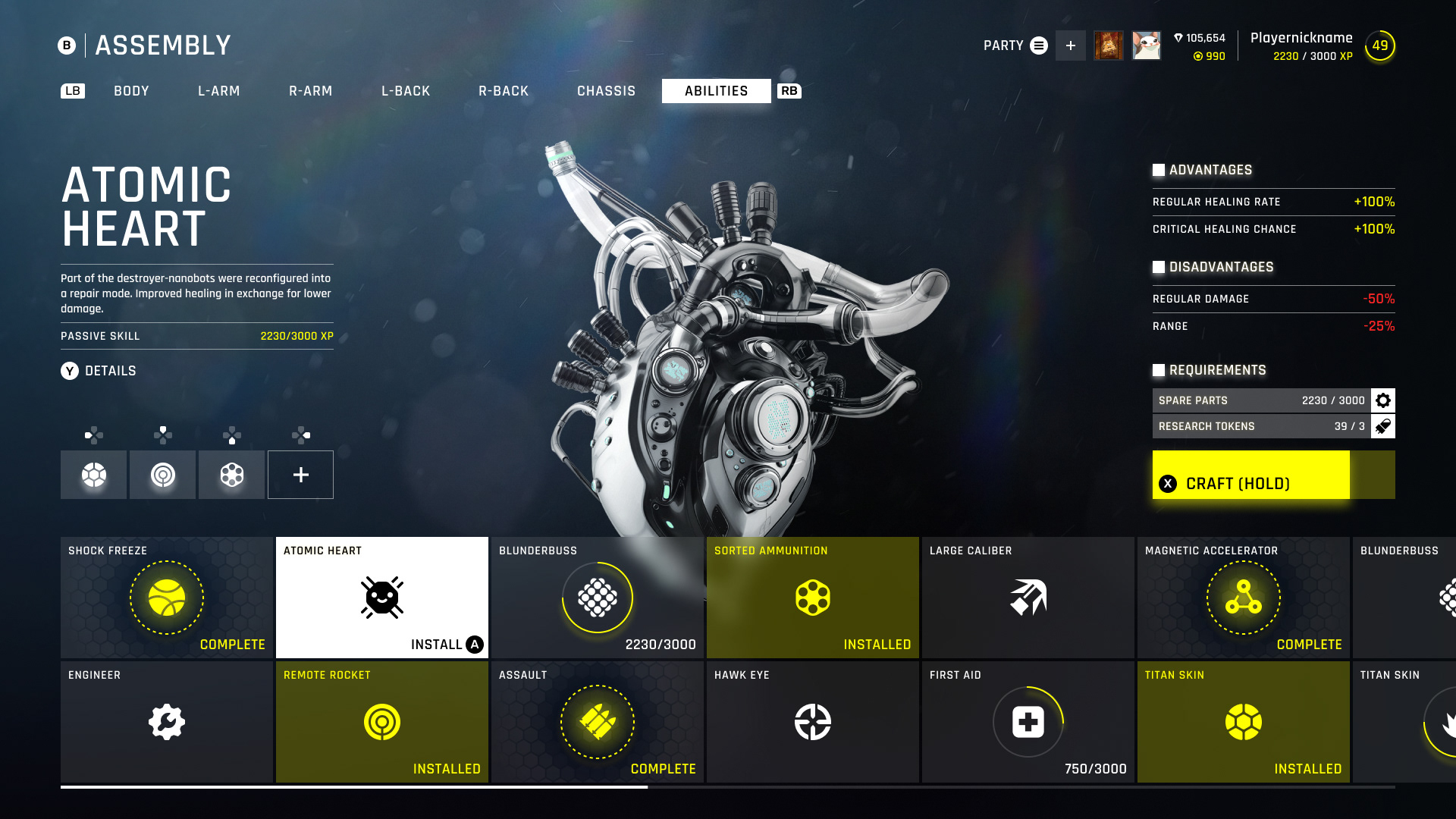This screenshot has width=1456, height=819.
Task: Choose the Assault ability tile
Action: (598, 722)
